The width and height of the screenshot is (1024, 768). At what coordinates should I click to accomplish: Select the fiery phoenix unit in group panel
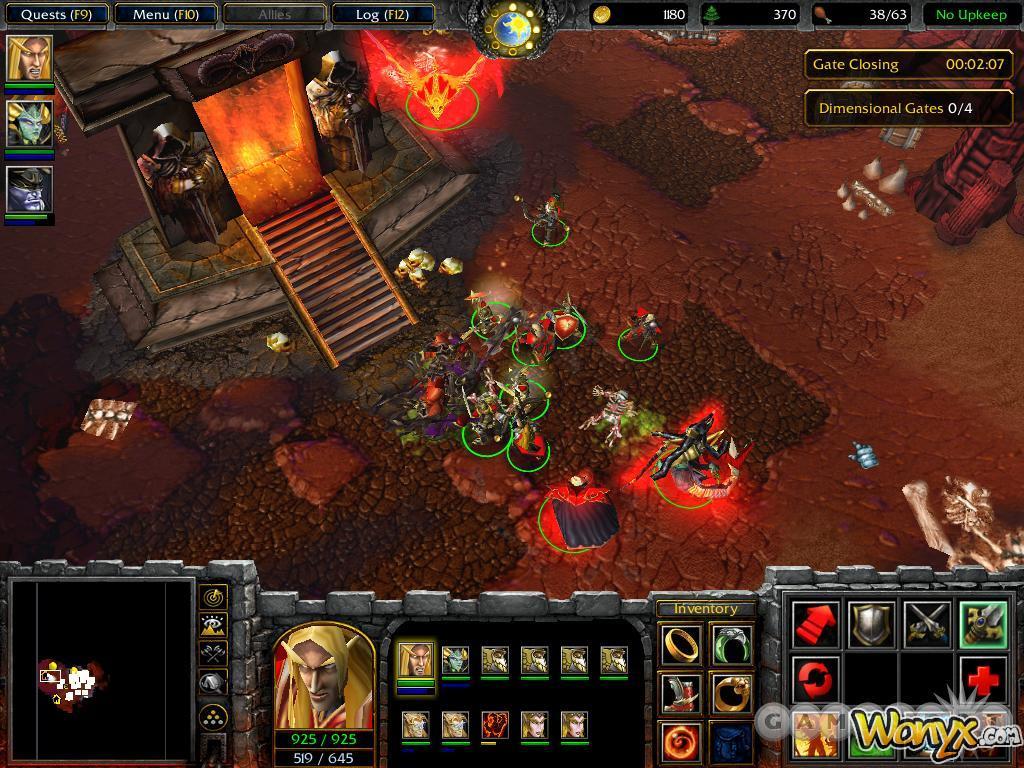495,724
